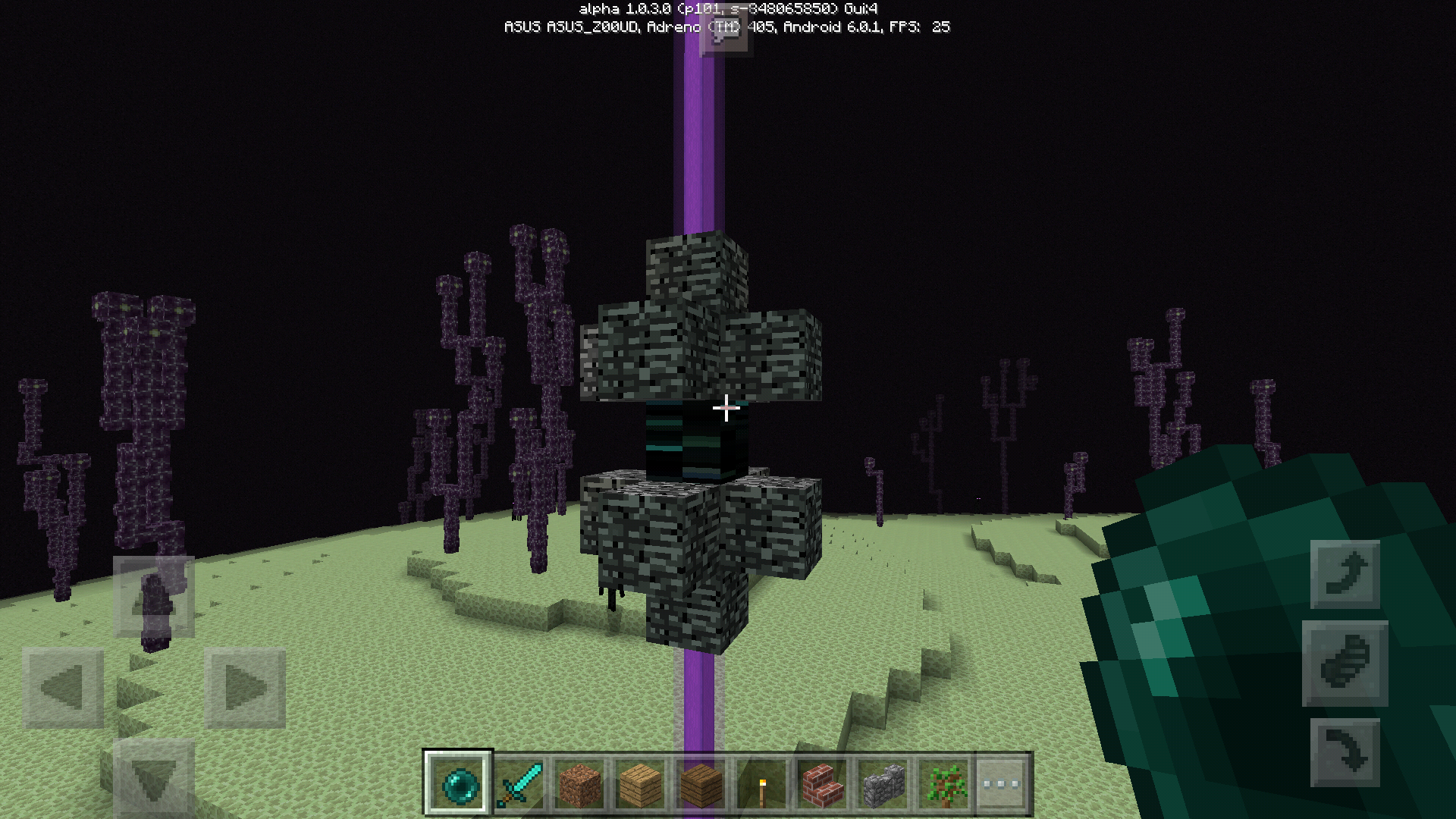
Task: Choose the dirt block slot
Action: pyautogui.click(x=580, y=783)
